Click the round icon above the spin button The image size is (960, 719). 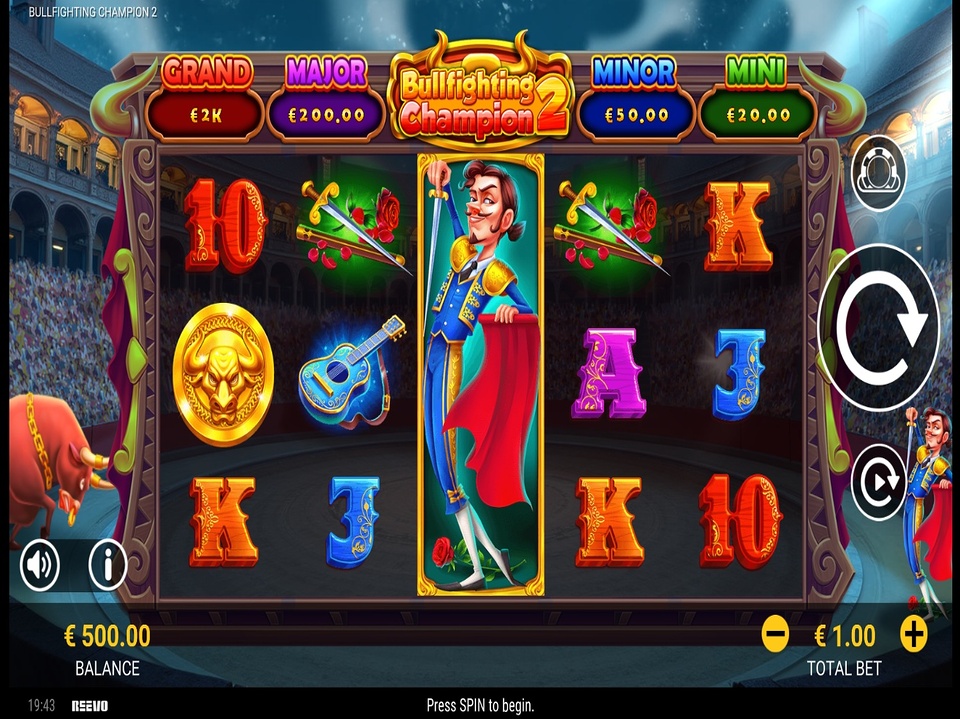point(878,173)
